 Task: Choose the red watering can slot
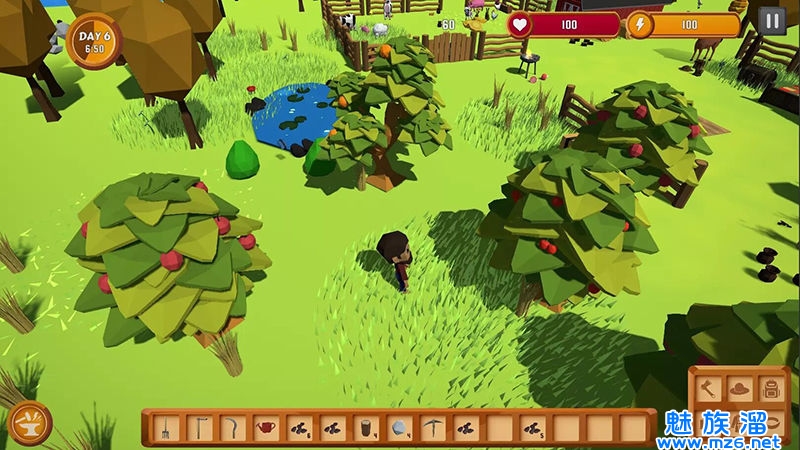point(265,429)
